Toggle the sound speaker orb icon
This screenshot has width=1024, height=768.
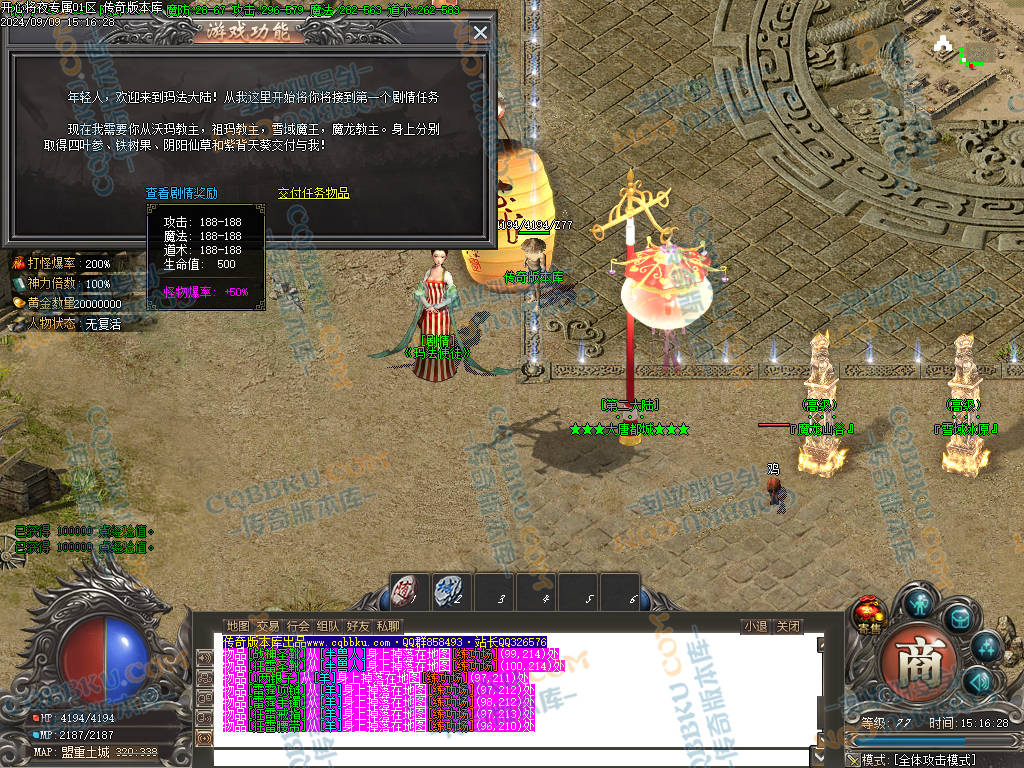[978, 682]
